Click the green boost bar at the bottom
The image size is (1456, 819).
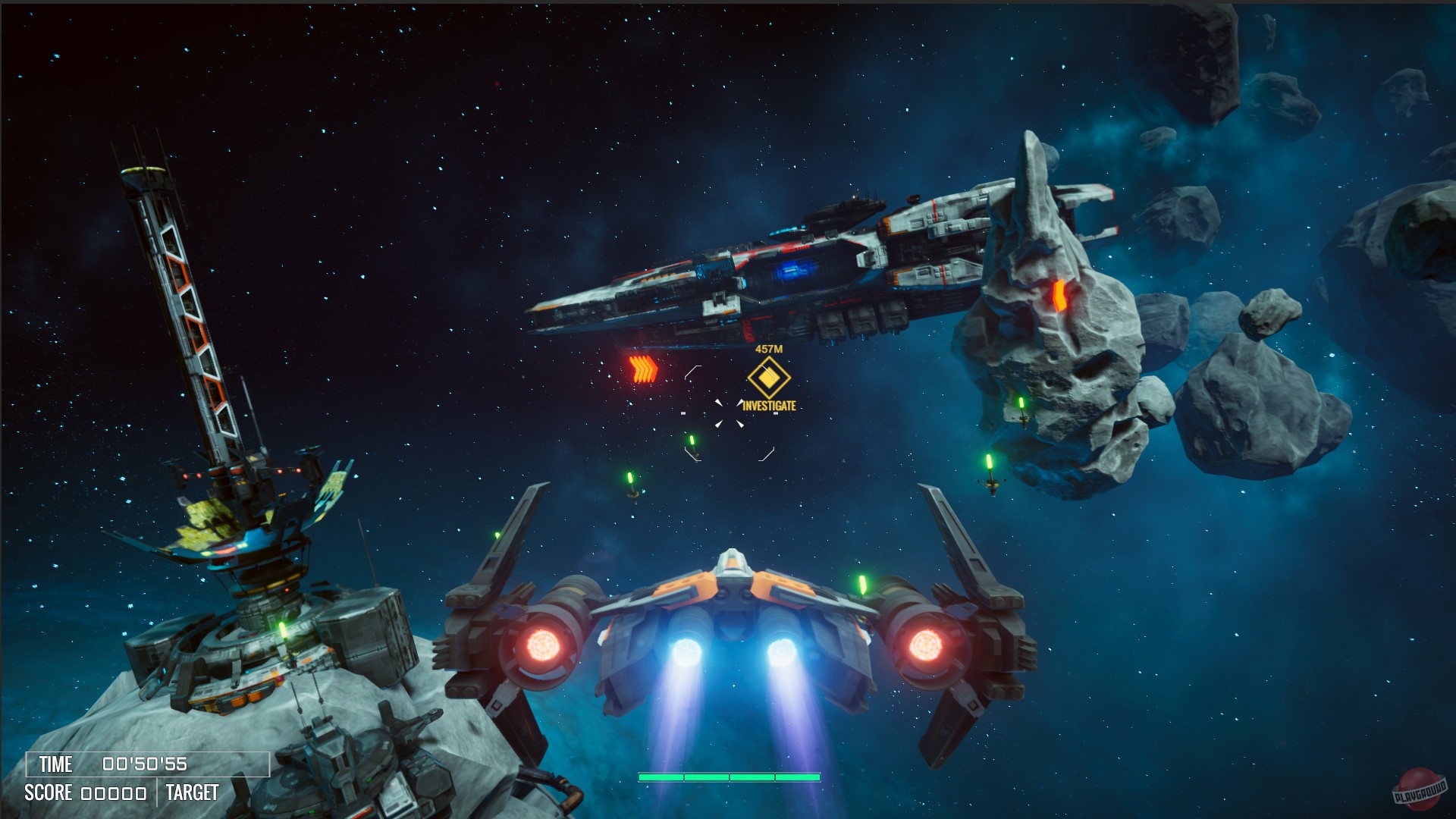pos(730,777)
